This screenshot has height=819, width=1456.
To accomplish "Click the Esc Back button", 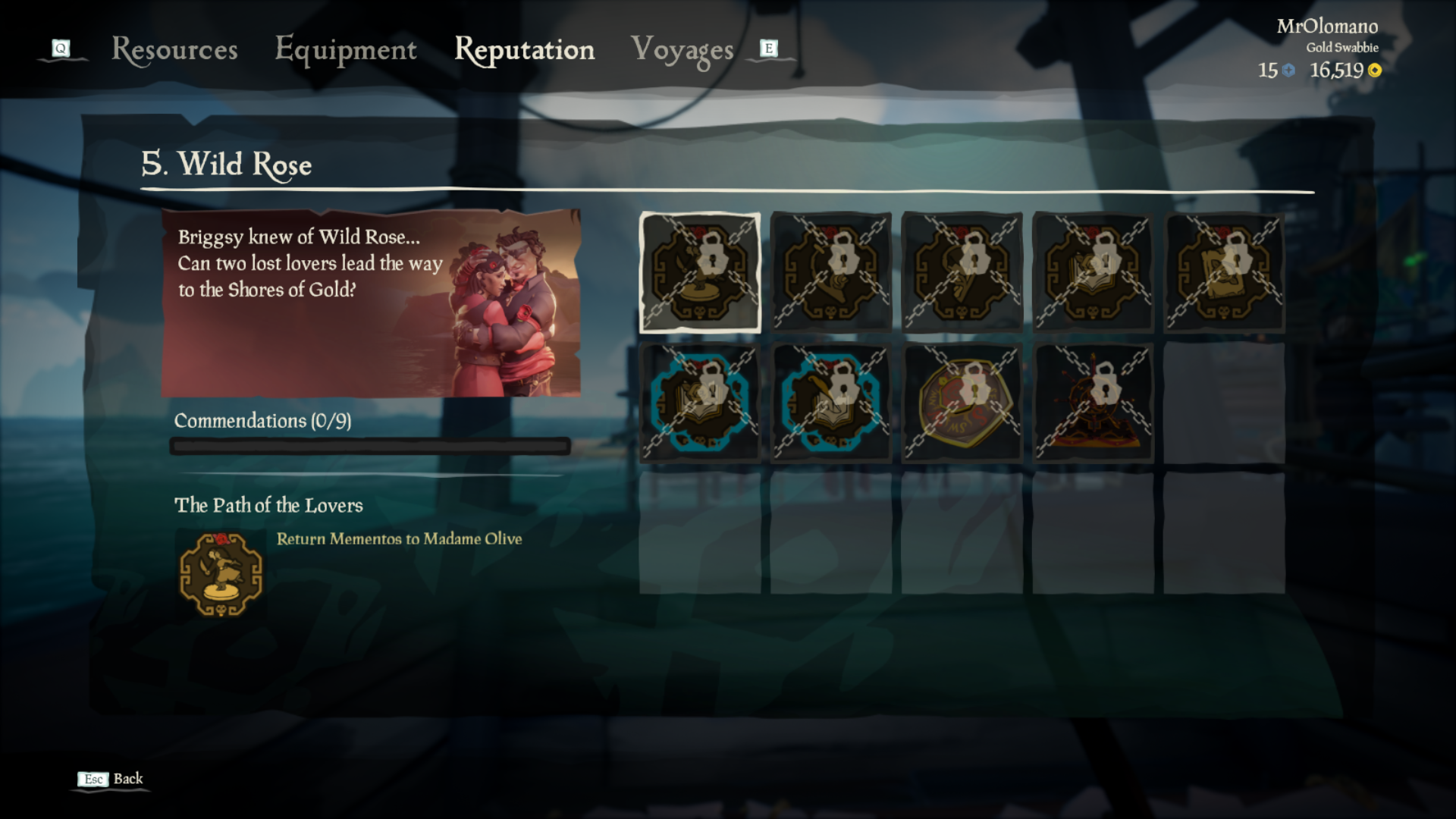I will coord(110,778).
